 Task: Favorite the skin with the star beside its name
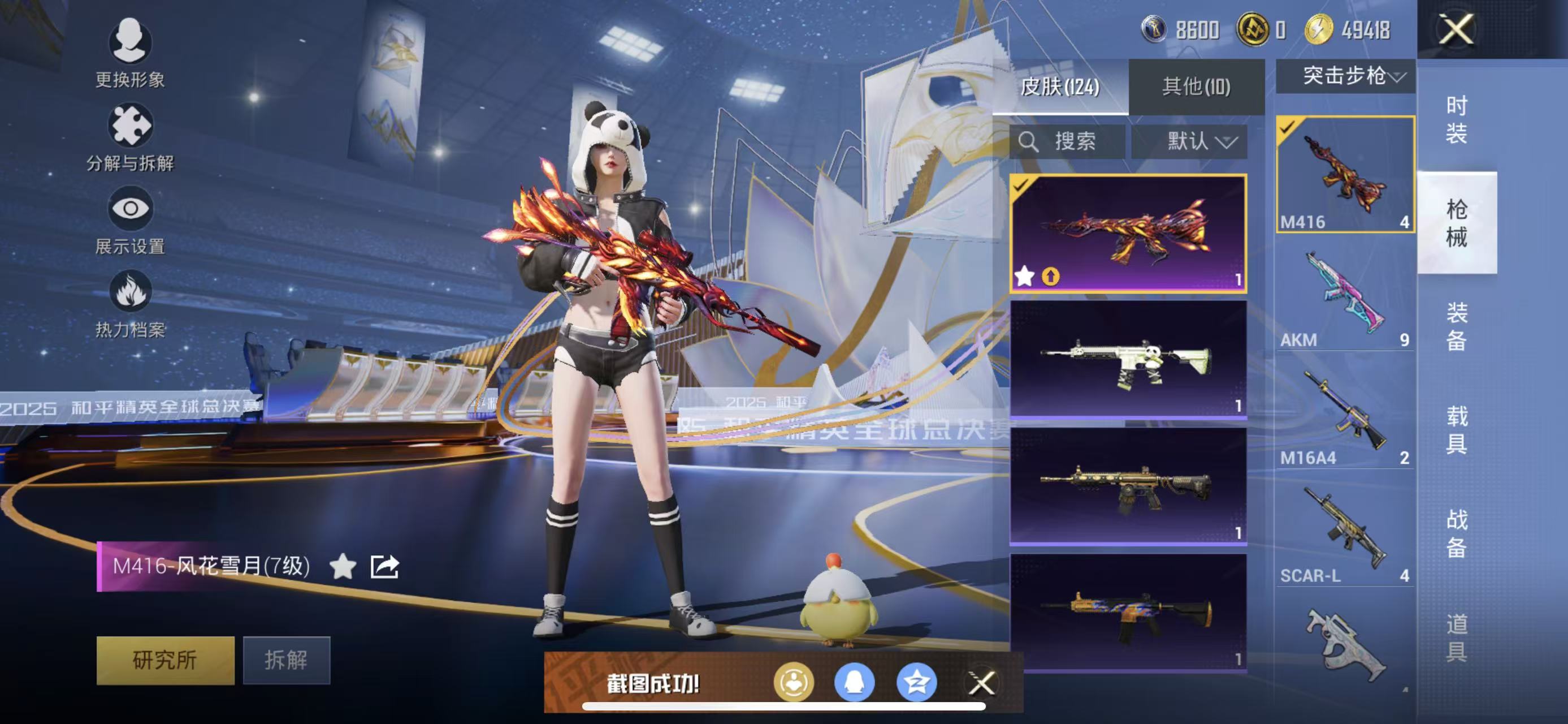pyautogui.click(x=343, y=566)
